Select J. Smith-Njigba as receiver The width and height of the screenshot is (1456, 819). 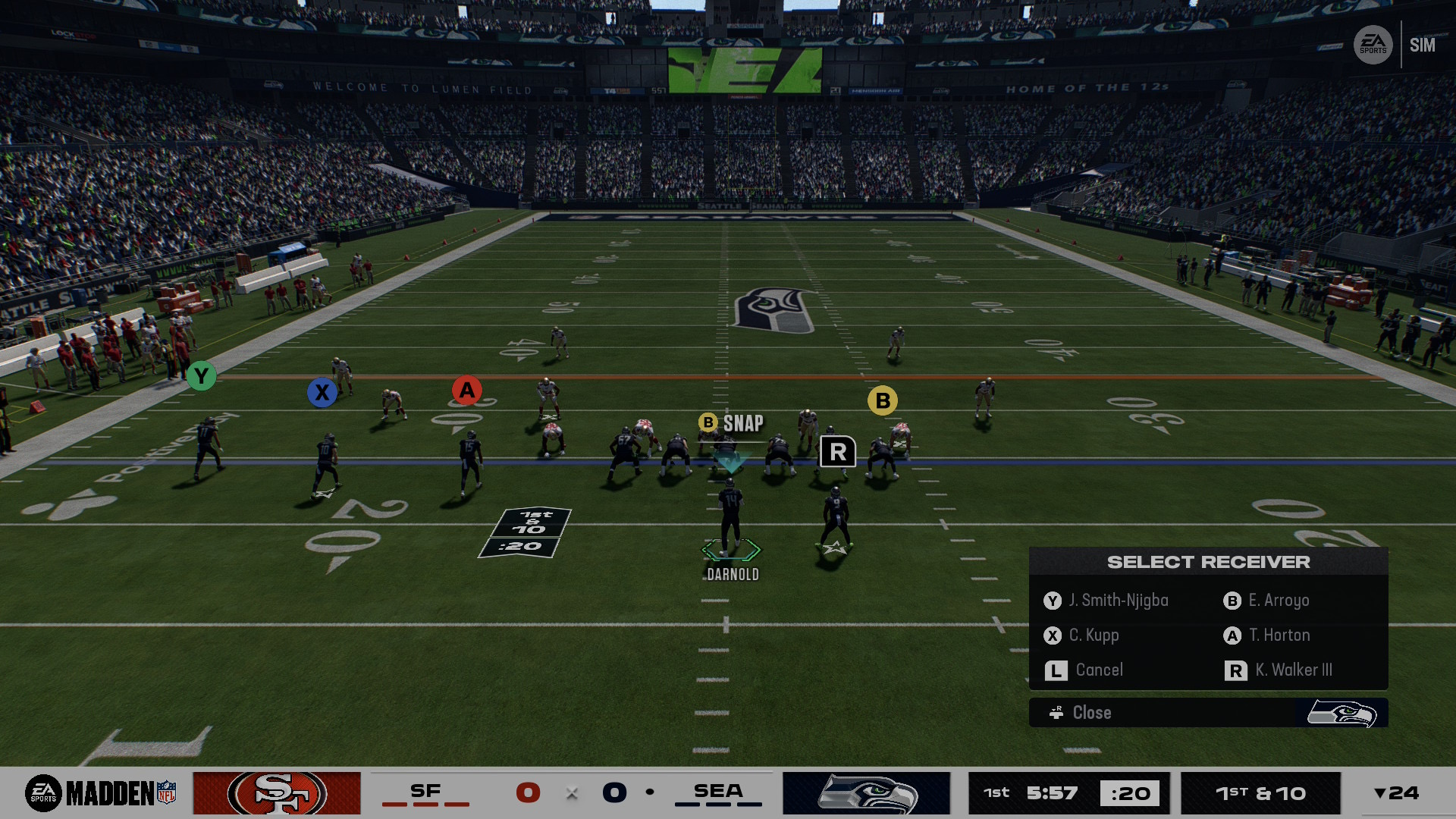1118,601
